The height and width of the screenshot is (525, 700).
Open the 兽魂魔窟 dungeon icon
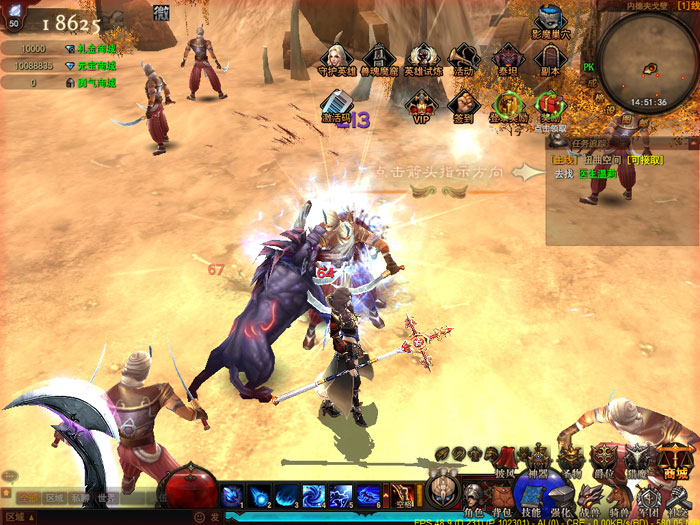(x=377, y=58)
